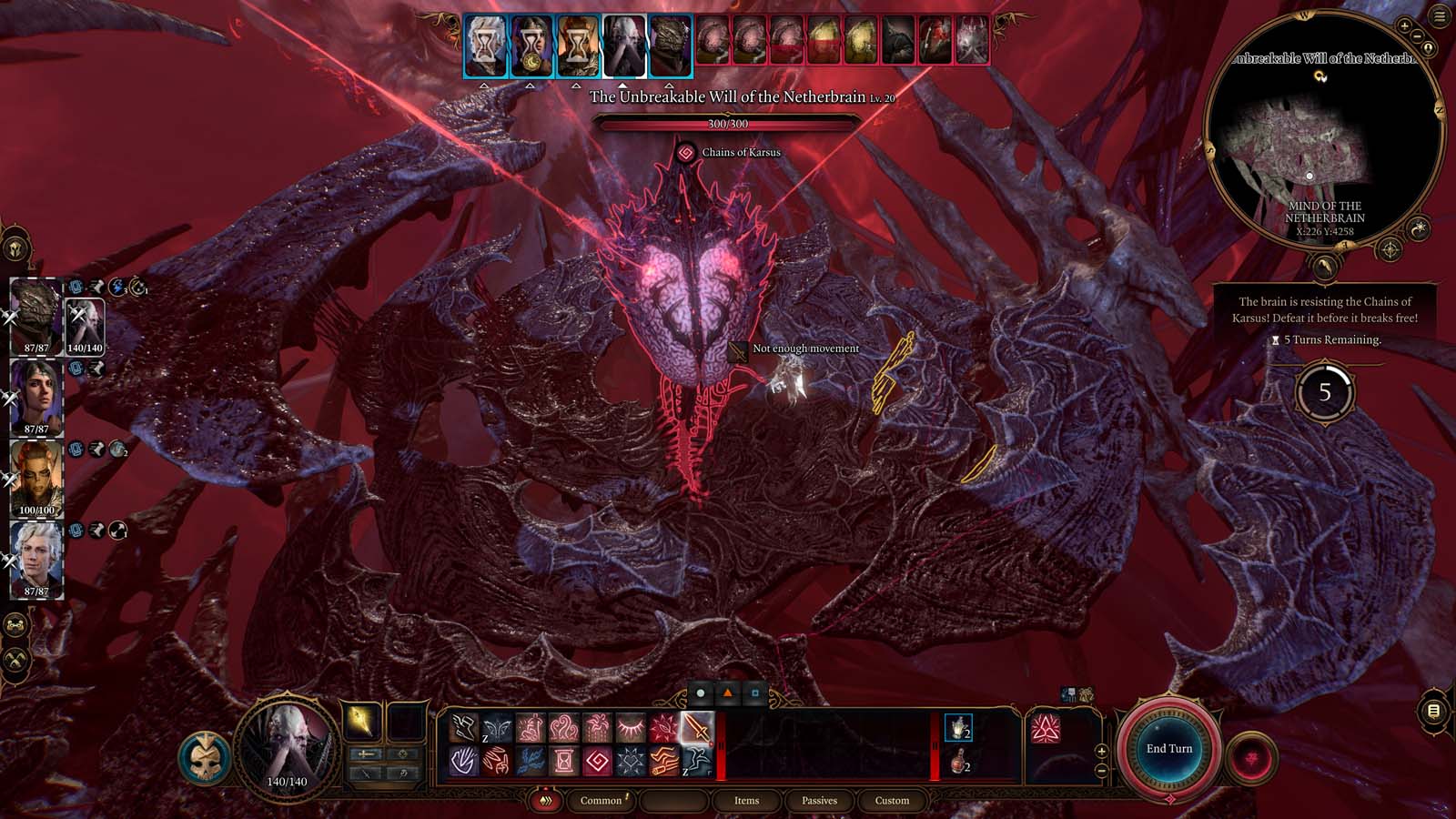
Task: Activate the sword main-hand attack icon
Action: pos(697,728)
